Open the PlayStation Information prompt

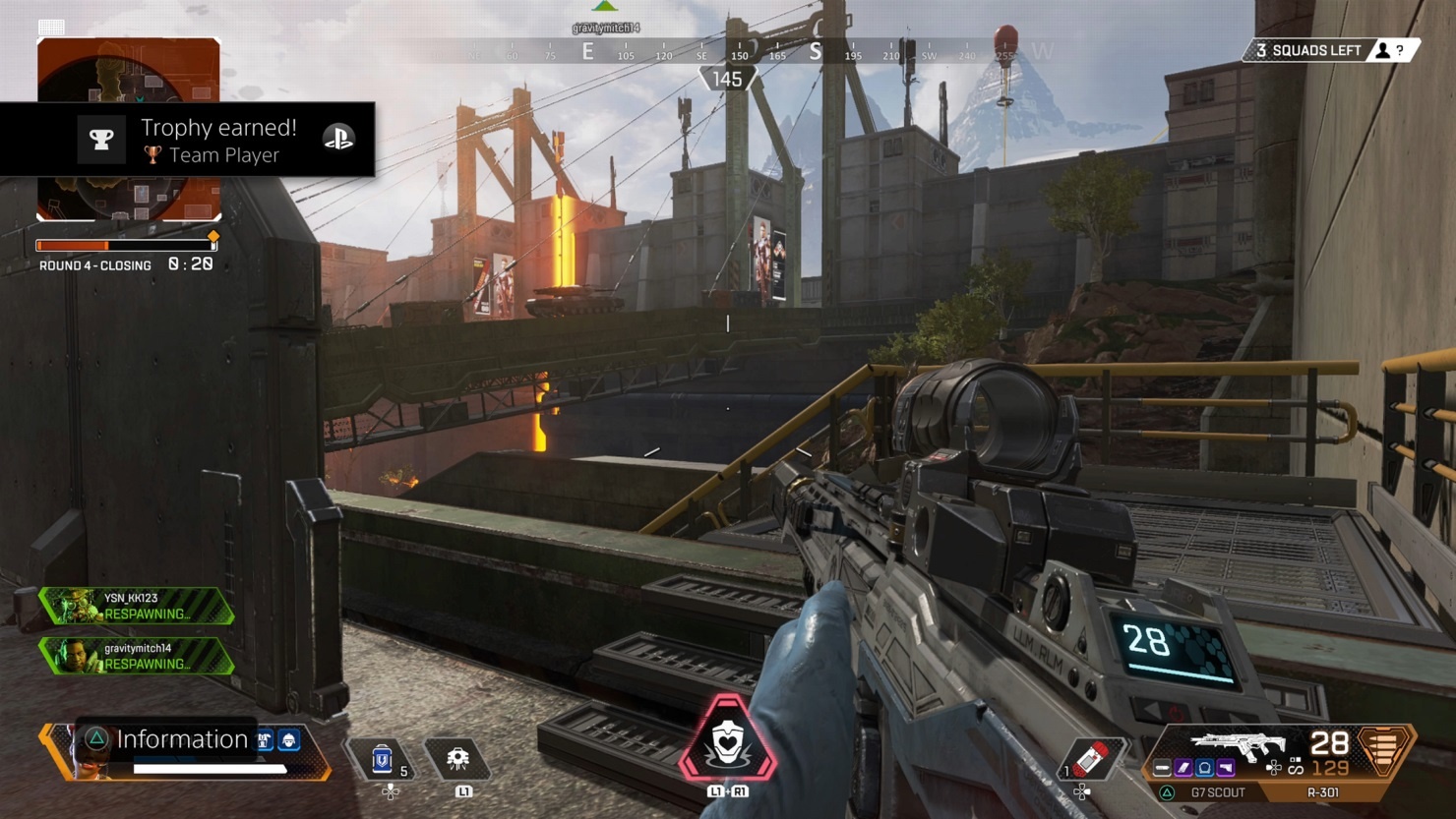[x=167, y=739]
